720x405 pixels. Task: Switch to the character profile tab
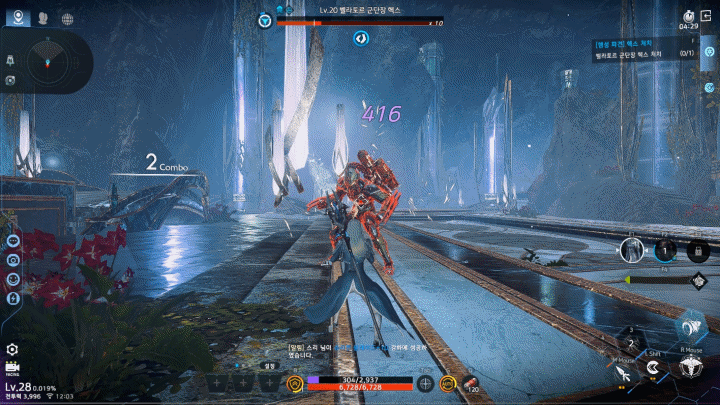(x=44, y=18)
